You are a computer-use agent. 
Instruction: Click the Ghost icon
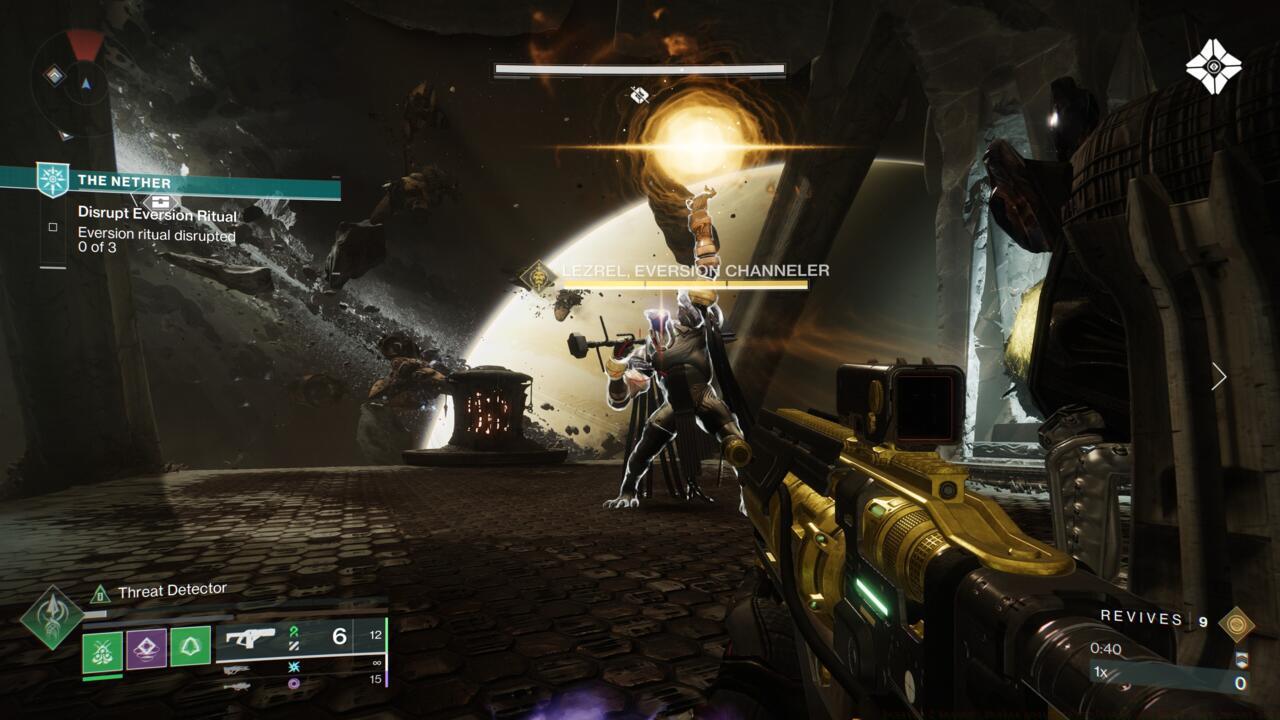1213,66
